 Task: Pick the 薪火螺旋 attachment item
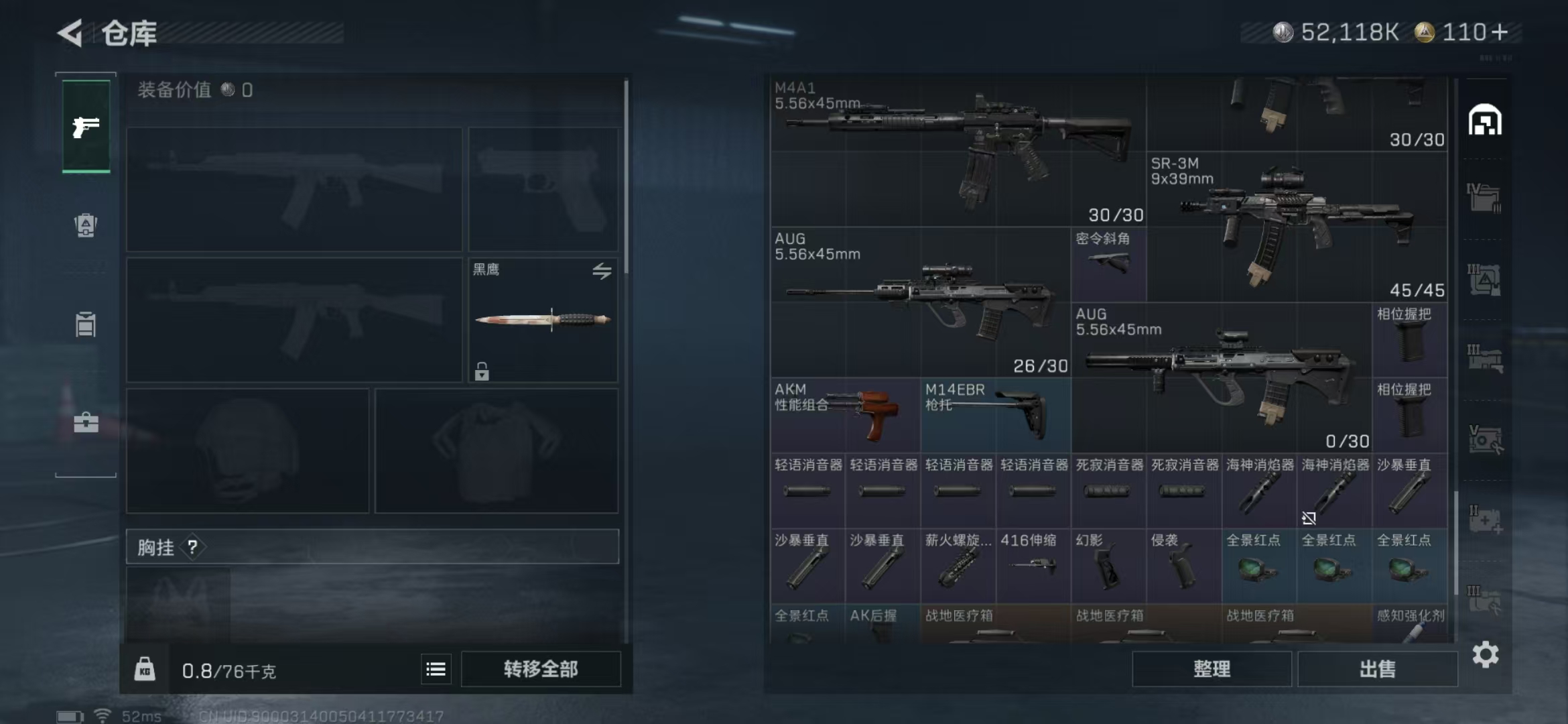(x=958, y=566)
